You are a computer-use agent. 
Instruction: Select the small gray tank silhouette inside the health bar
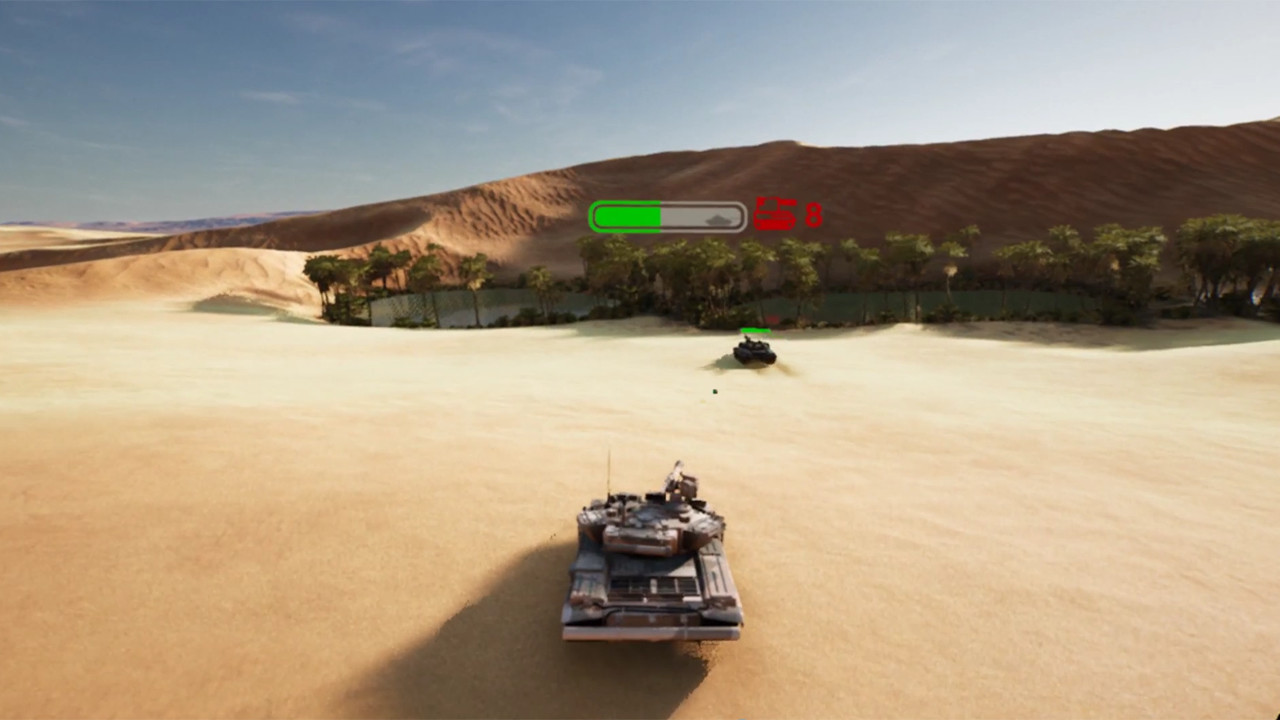click(x=718, y=218)
